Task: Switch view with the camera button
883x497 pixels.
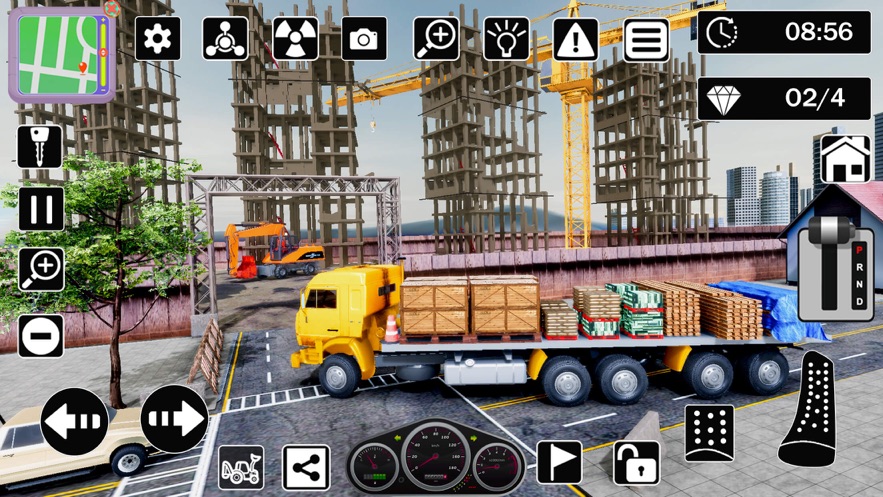Action: (364, 39)
